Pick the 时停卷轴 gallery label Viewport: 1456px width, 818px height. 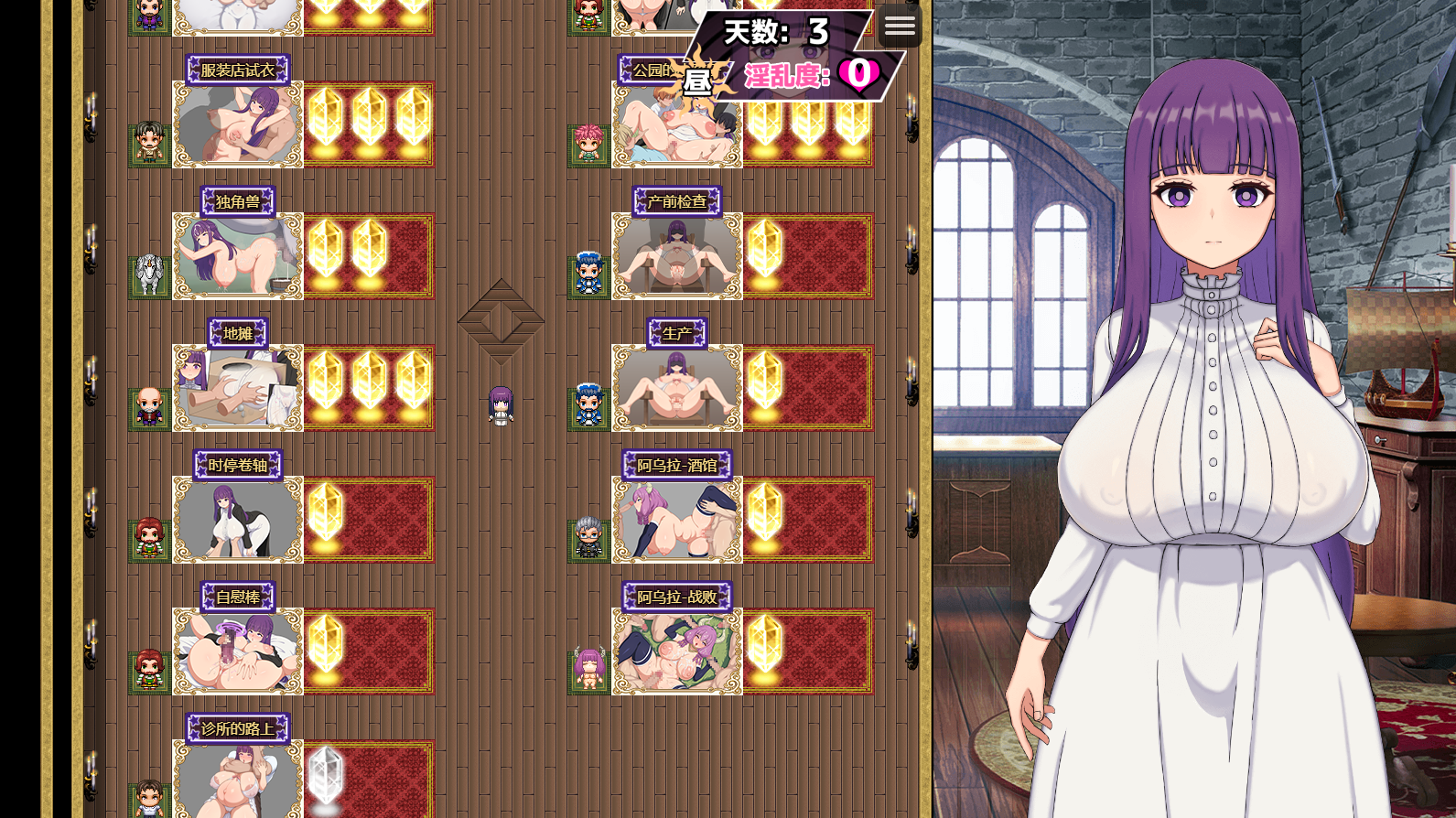pos(238,466)
